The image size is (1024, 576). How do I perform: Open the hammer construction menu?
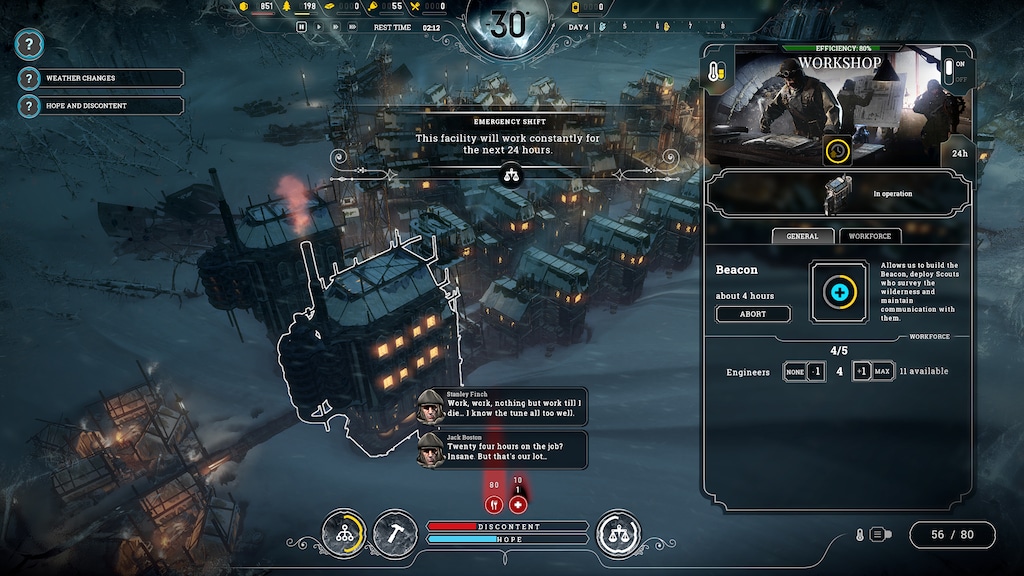click(395, 533)
